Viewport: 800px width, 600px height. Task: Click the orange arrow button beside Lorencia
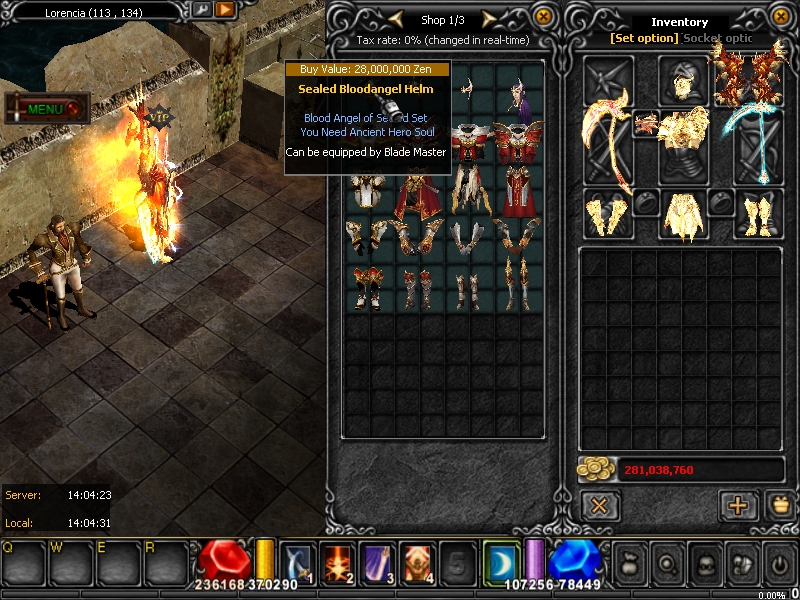226,10
